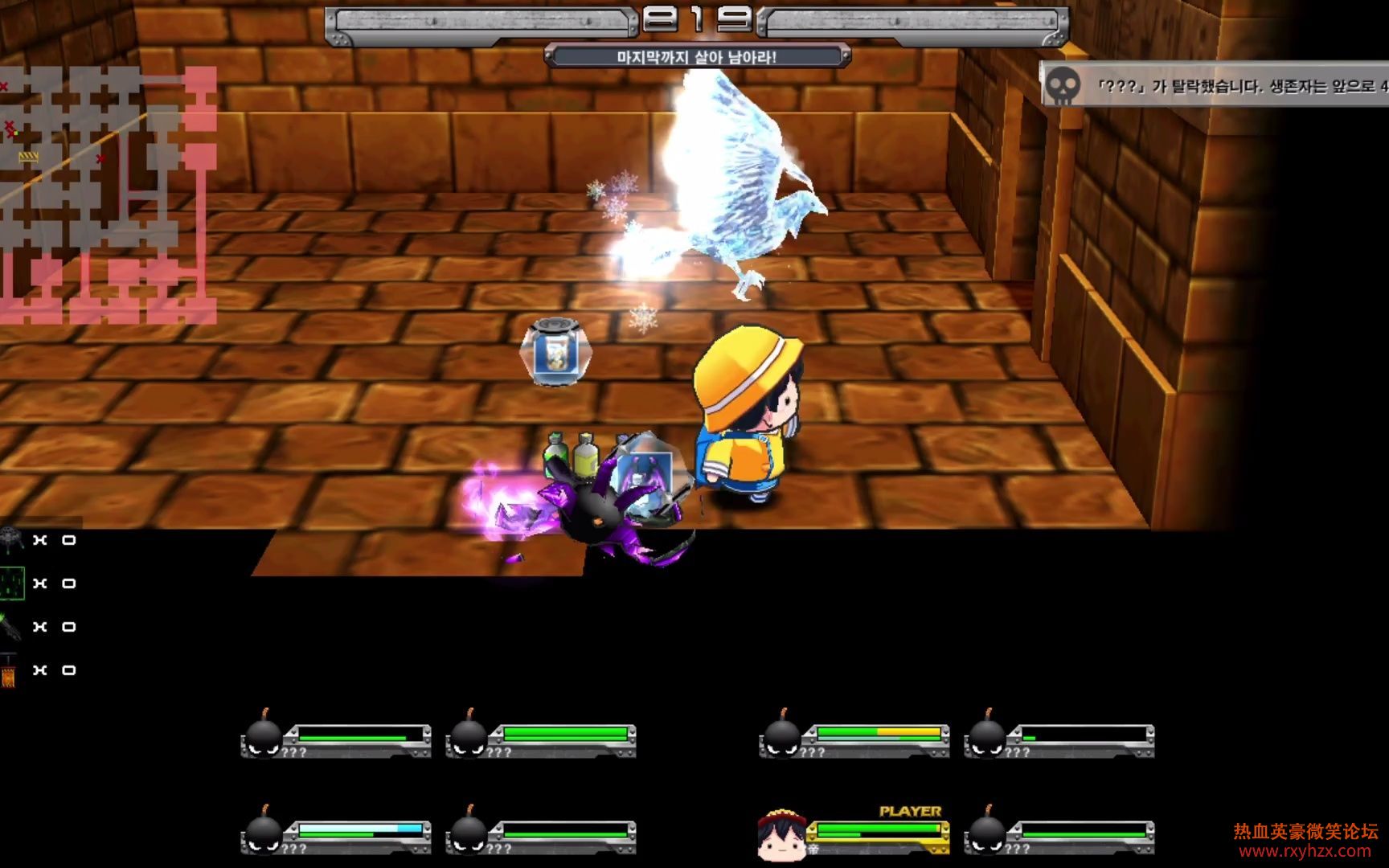This screenshot has height=868, width=1389.
Task: Select the orange banner item icon
Action: tap(9, 672)
